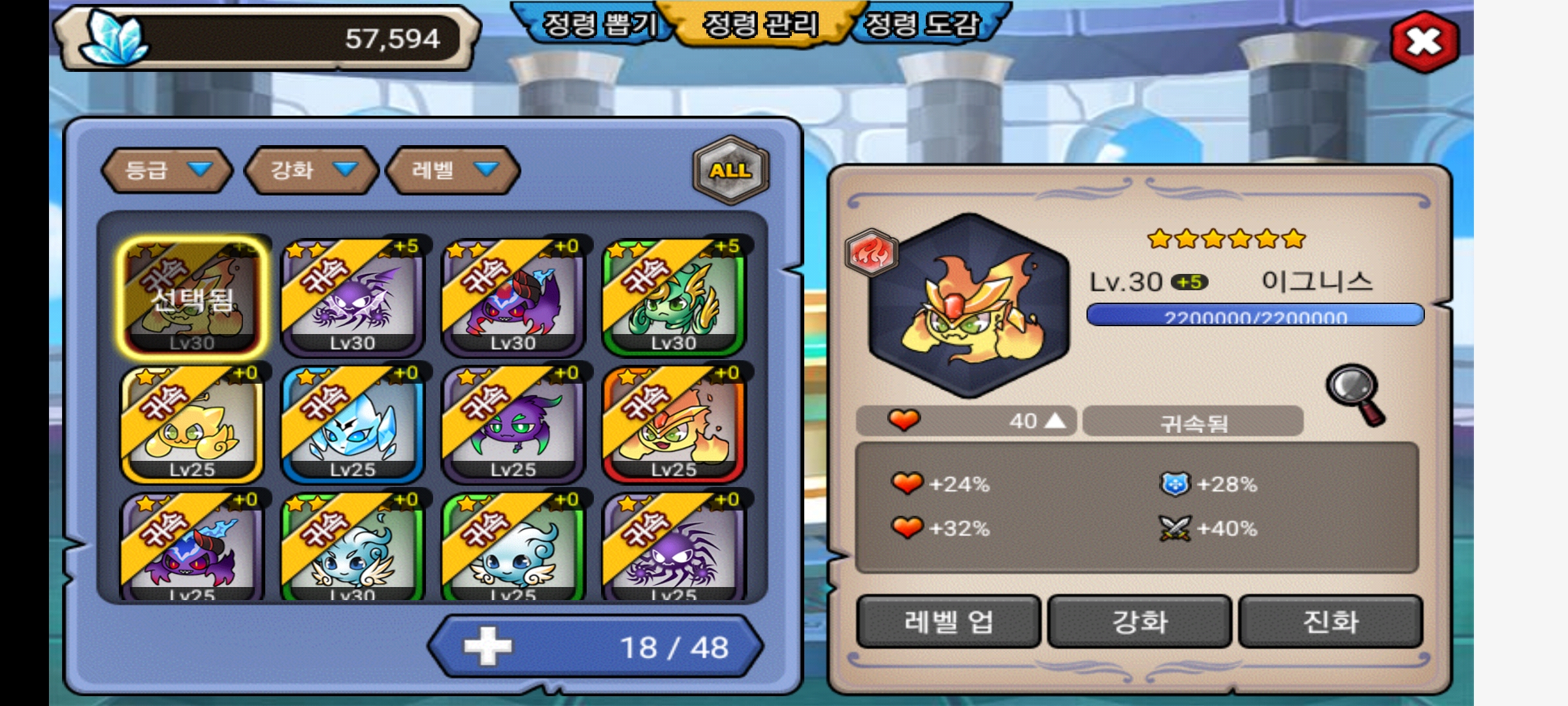The width and height of the screenshot is (1568, 706).
Task: Open the 강화 sort dropdown
Action: pyautogui.click(x=312, y=170)
